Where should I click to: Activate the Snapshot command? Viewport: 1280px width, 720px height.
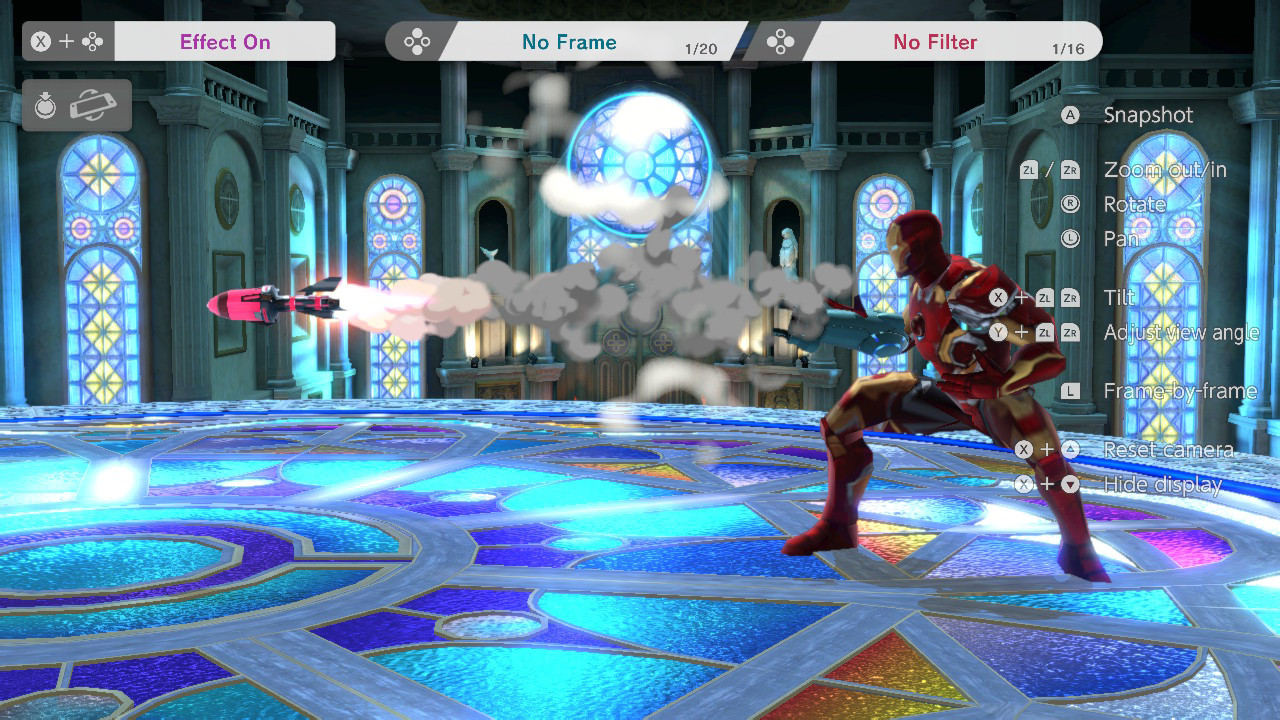[x=1148, y=115]
